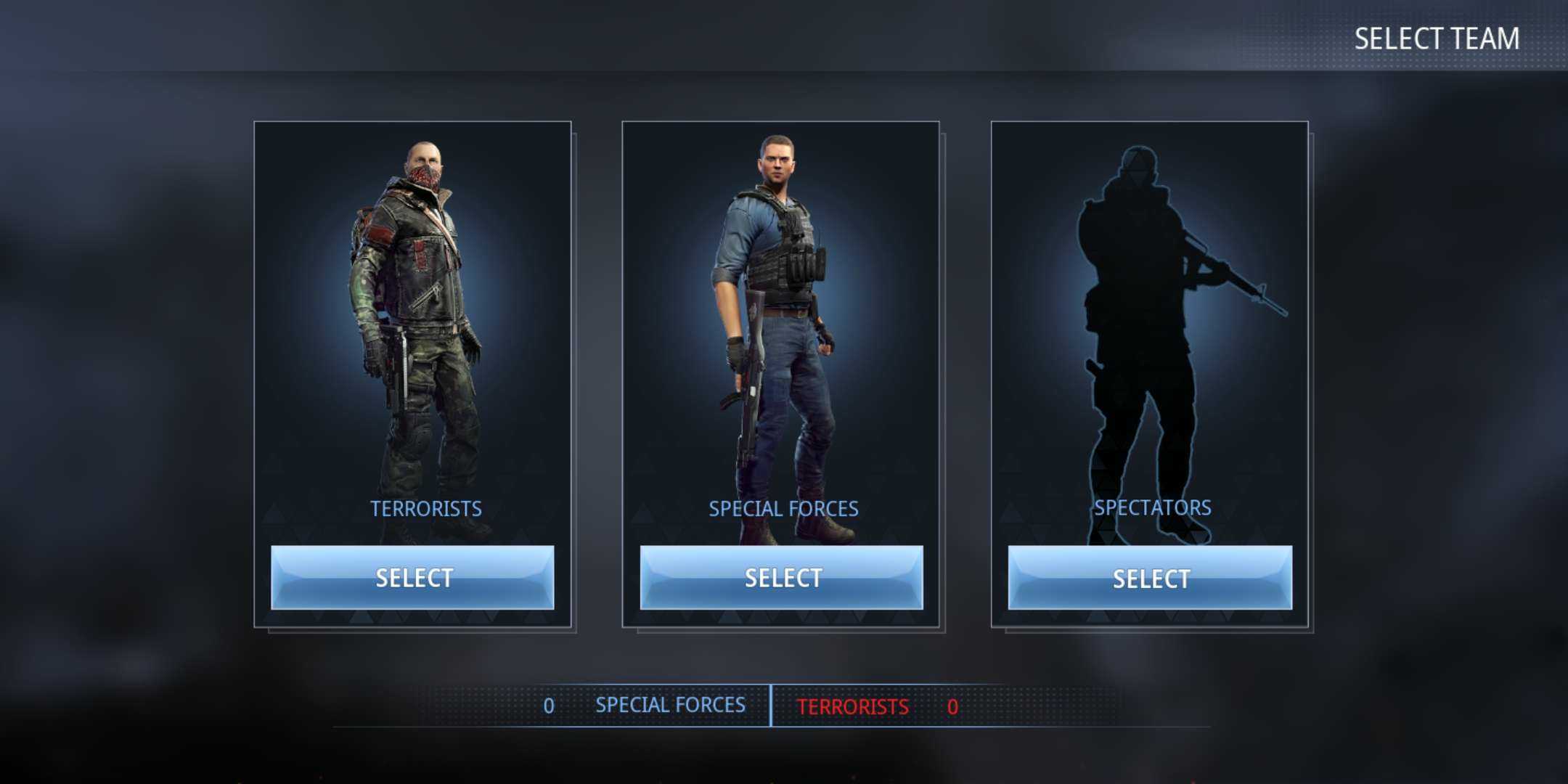Choose the Special Forces character card
The width and height of the screenshot is (1568, 784).
pos(781,327)
